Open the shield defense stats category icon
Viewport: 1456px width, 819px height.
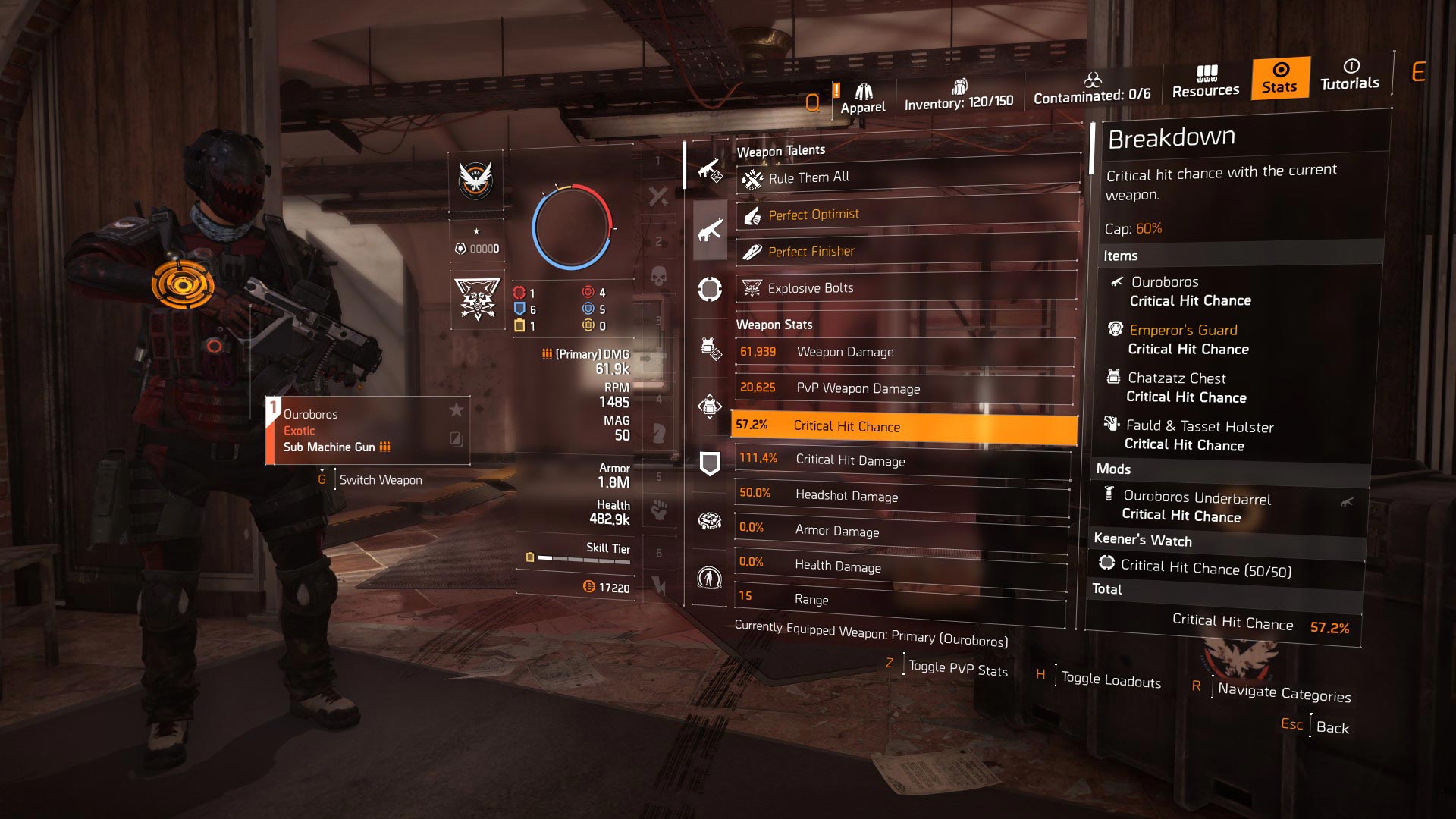[x=709, y=461]
